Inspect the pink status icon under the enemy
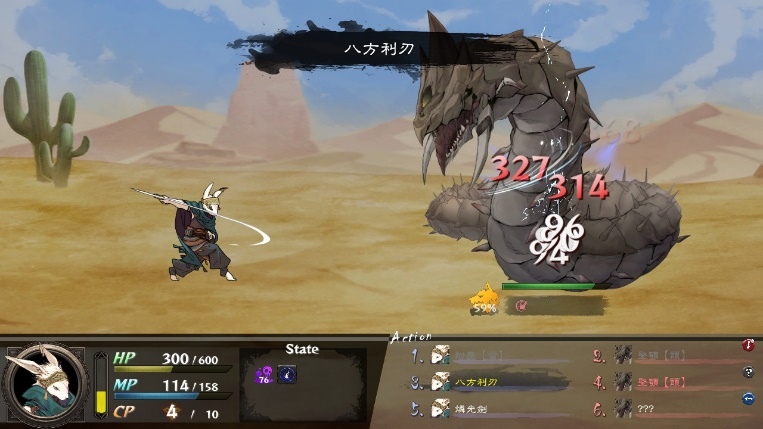763x429 pixels. point(522,306)
